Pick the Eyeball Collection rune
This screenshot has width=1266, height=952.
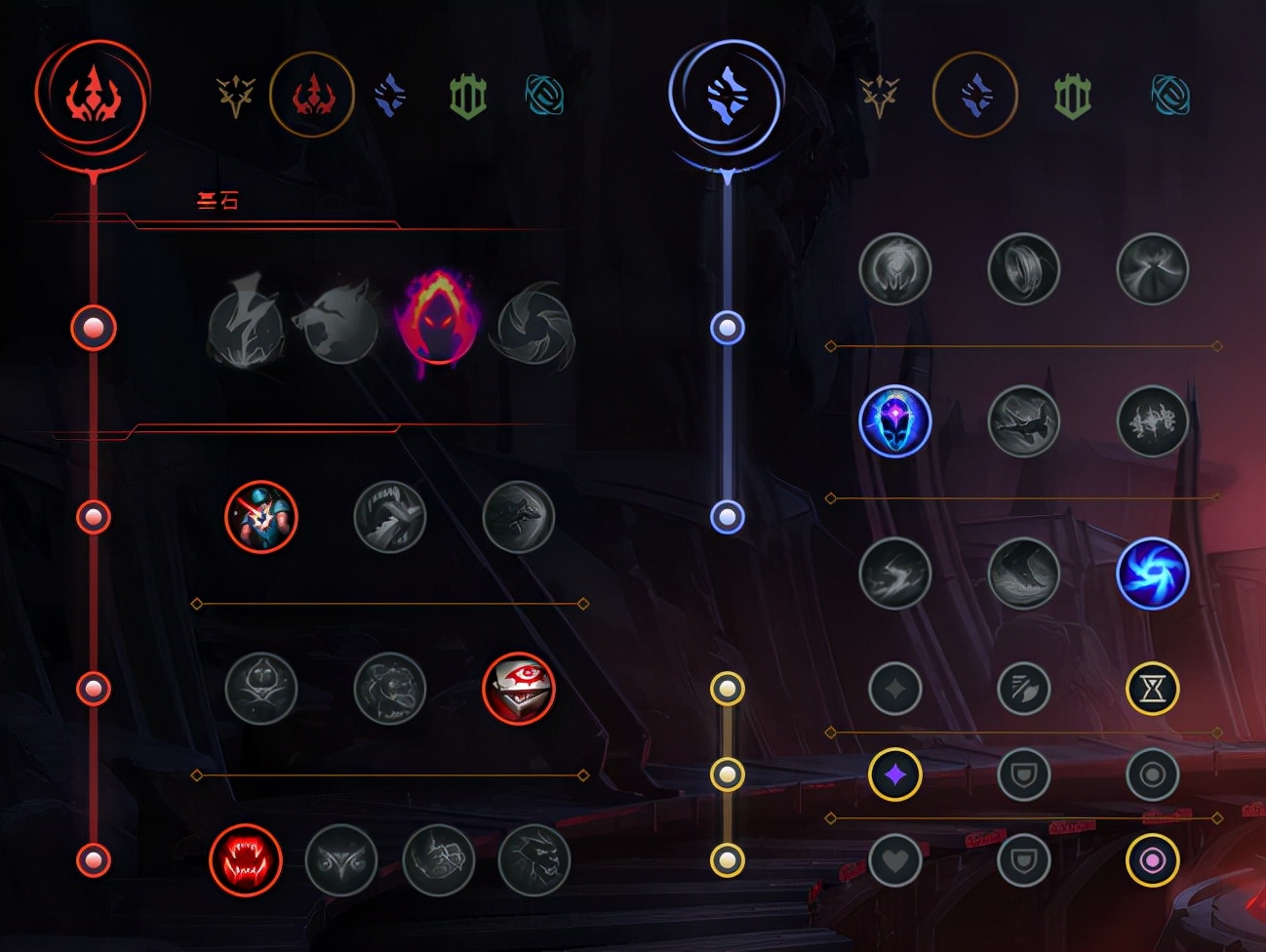click(519, 688)
